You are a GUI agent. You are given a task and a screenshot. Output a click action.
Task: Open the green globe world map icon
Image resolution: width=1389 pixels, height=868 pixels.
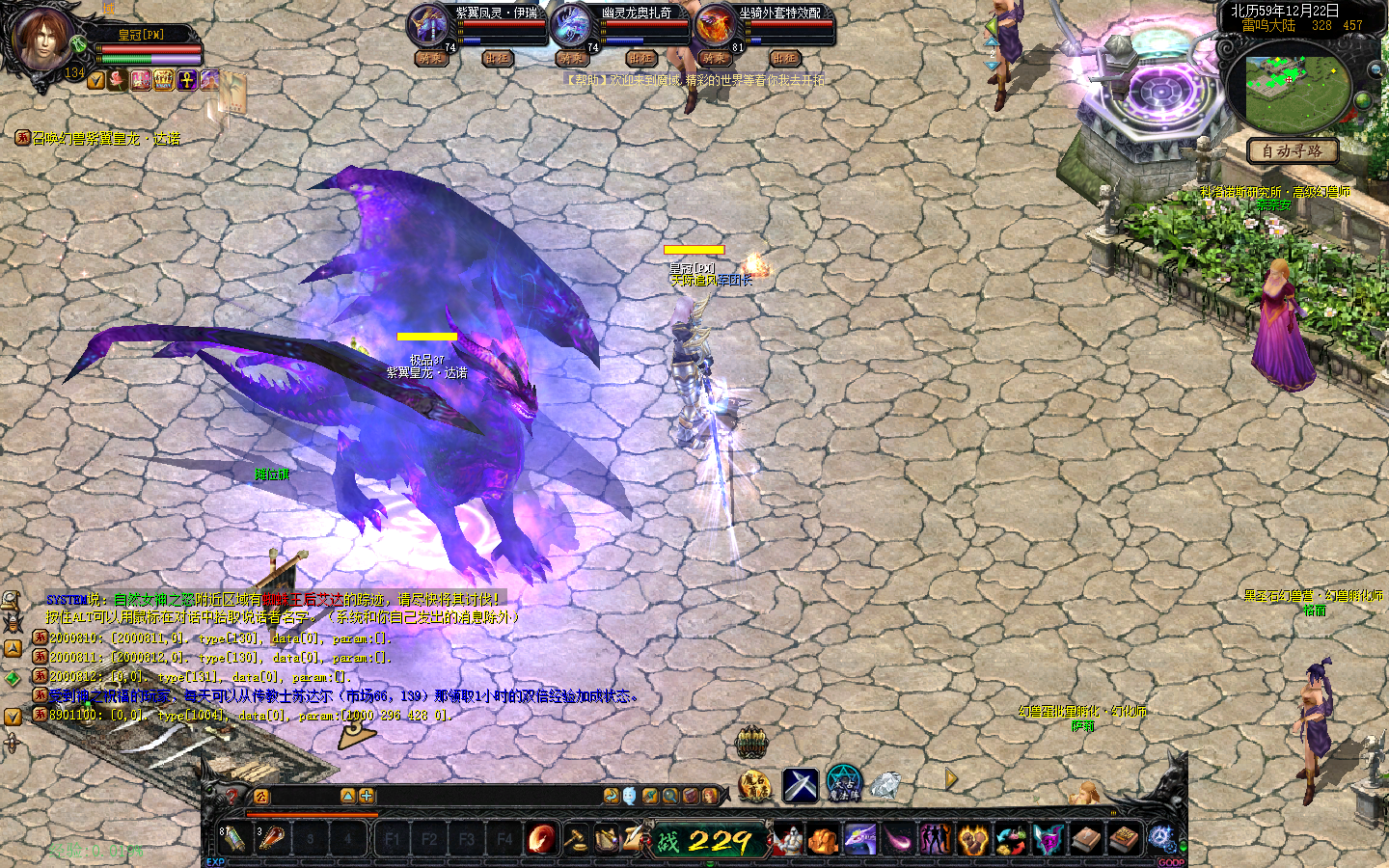(x=1363, y=99)
